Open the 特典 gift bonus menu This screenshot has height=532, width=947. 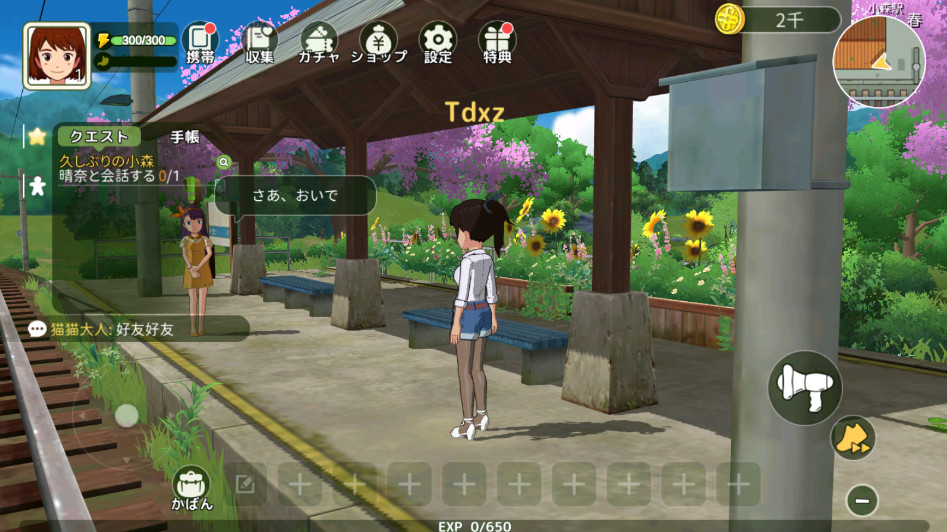(497, 43)
